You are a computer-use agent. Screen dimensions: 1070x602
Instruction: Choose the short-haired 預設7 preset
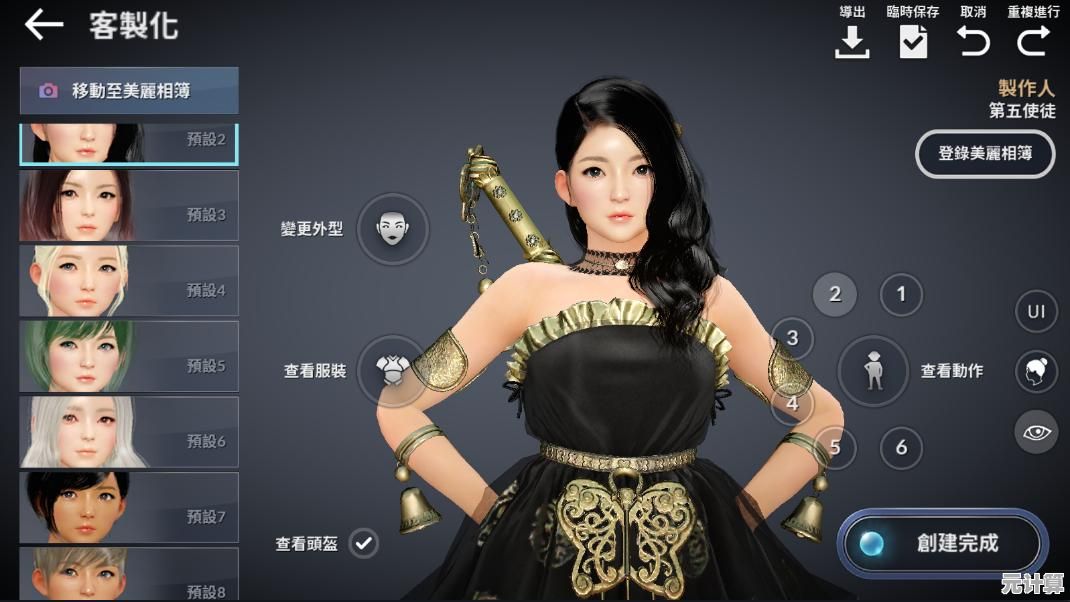coord(129,507)
